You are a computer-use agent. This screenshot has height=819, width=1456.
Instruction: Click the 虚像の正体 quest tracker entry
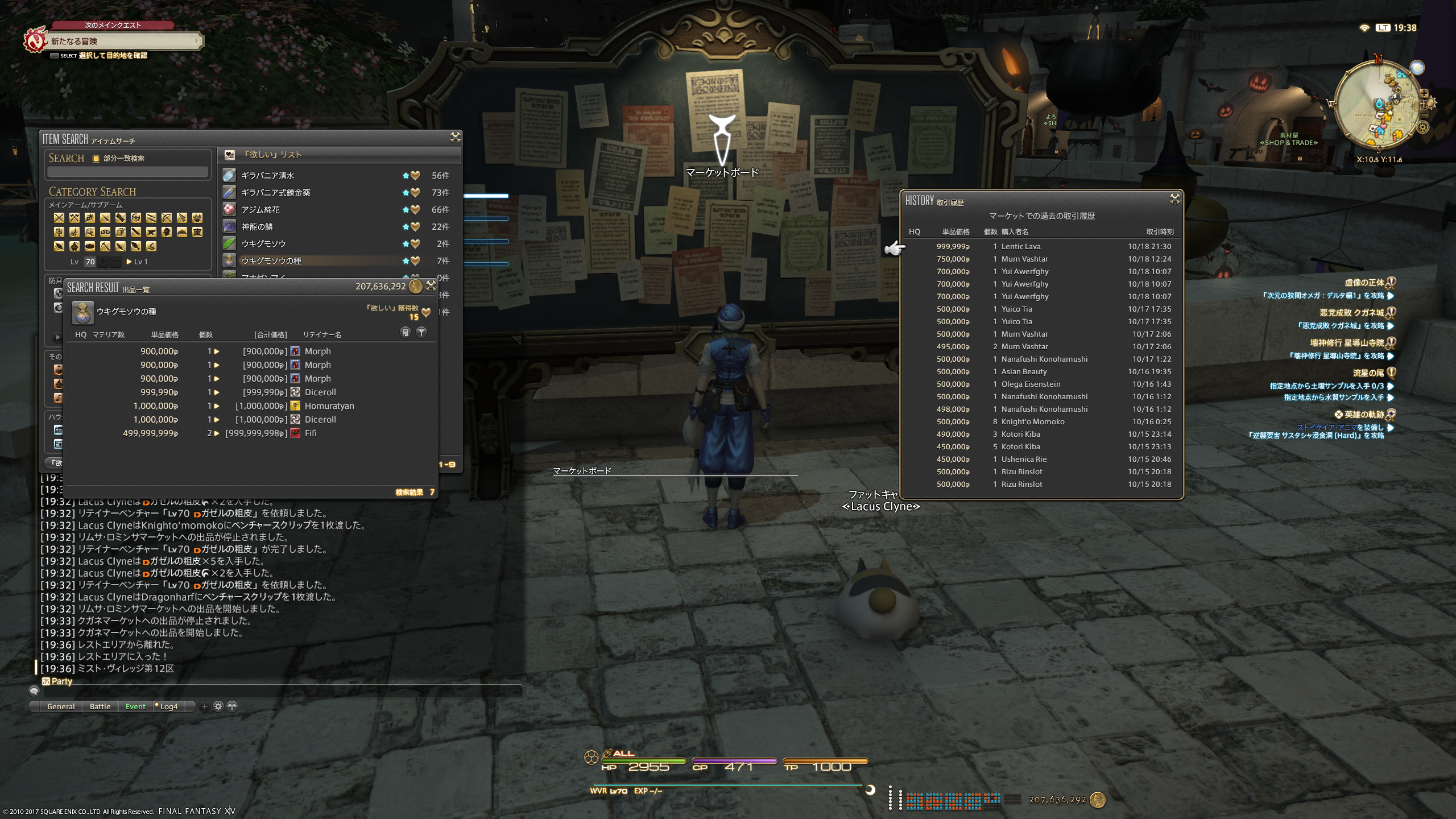click(1363, 283)
